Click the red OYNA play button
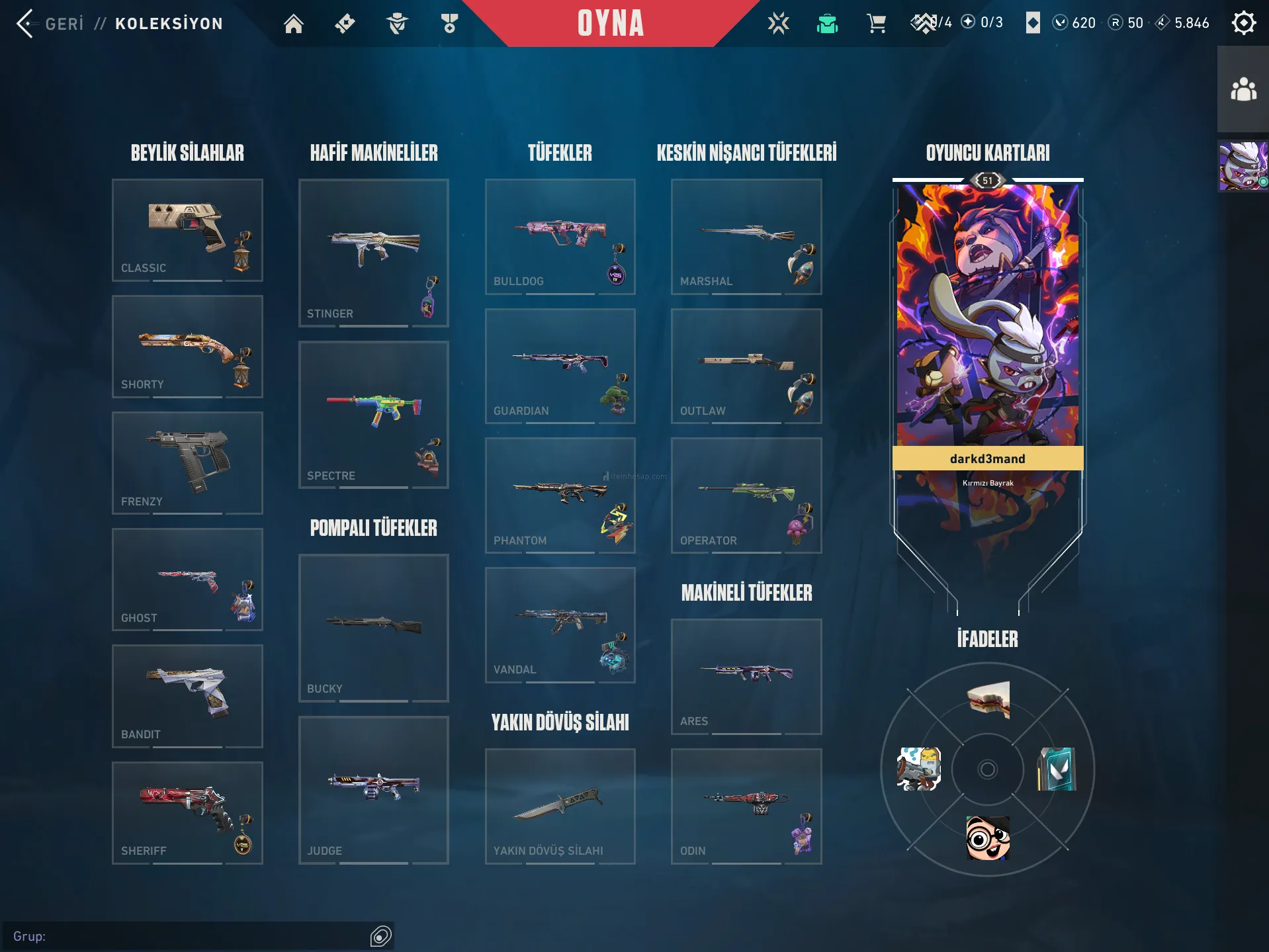This screenshot has width=1269, height=952. click(x=610, y=24)
